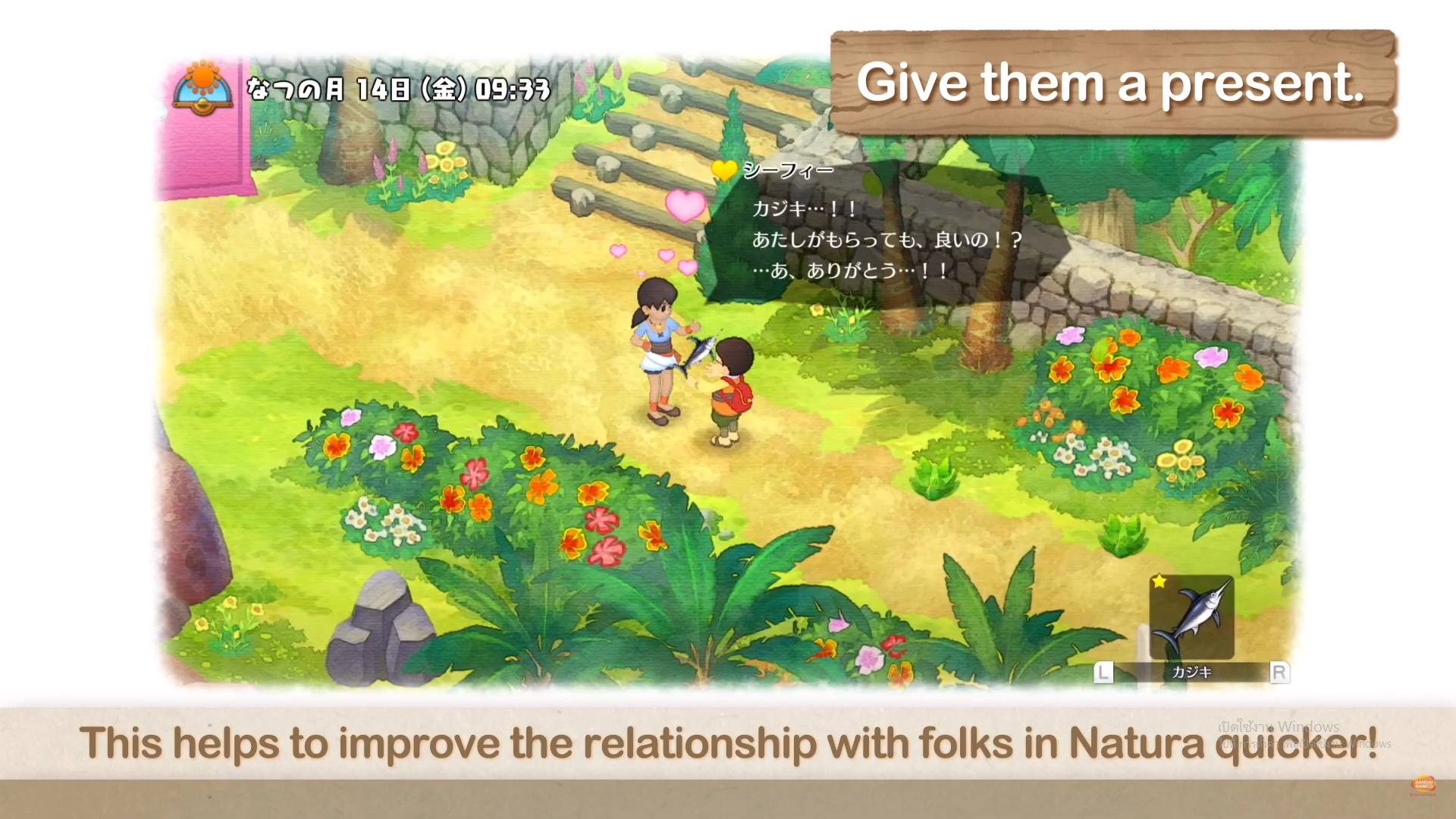Screen dimensions: 1456x819
Task: Select the marlin (カジキ) held item slot
Action: tap(1191, 617)
